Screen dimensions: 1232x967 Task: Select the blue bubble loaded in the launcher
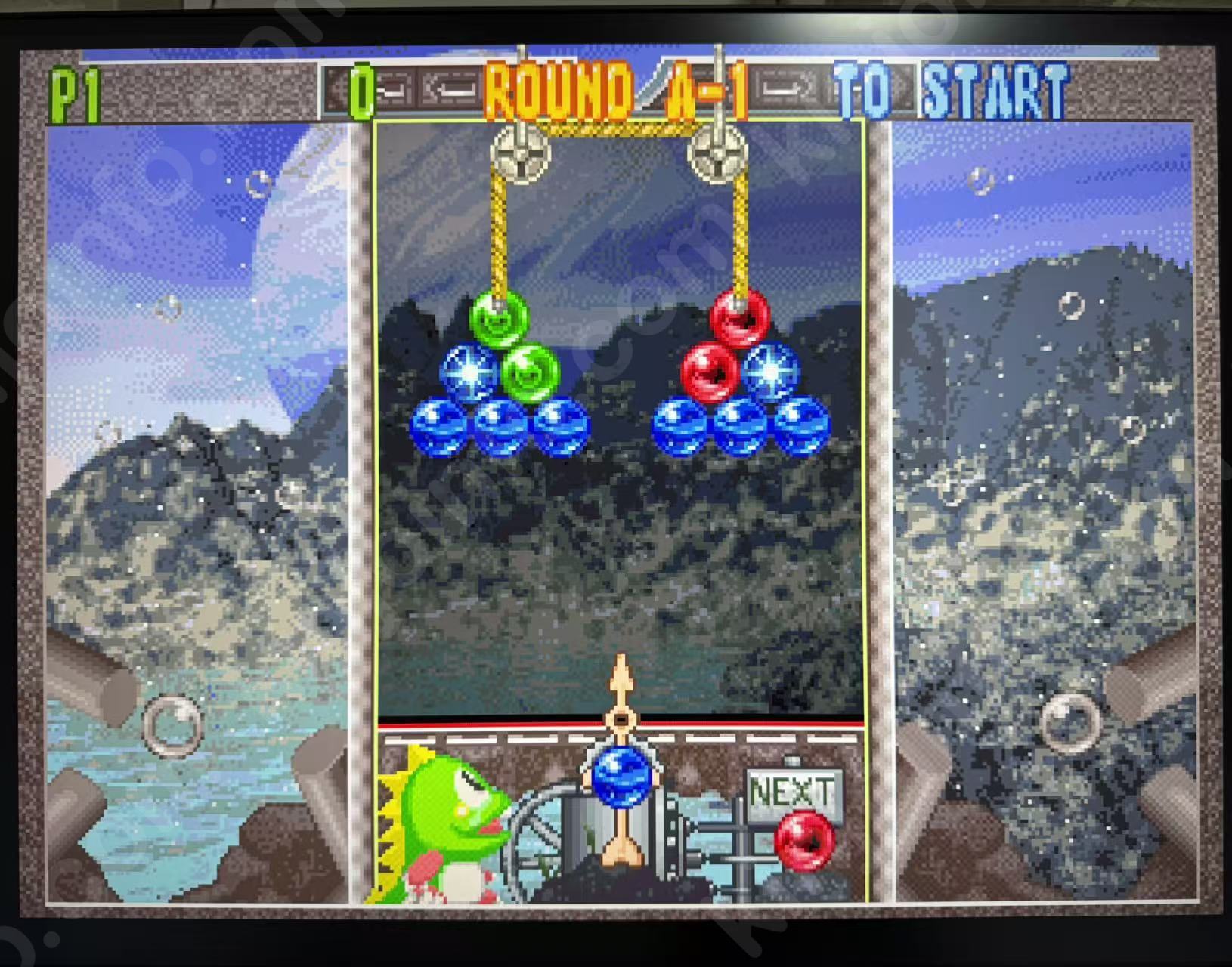pos(621,775)
